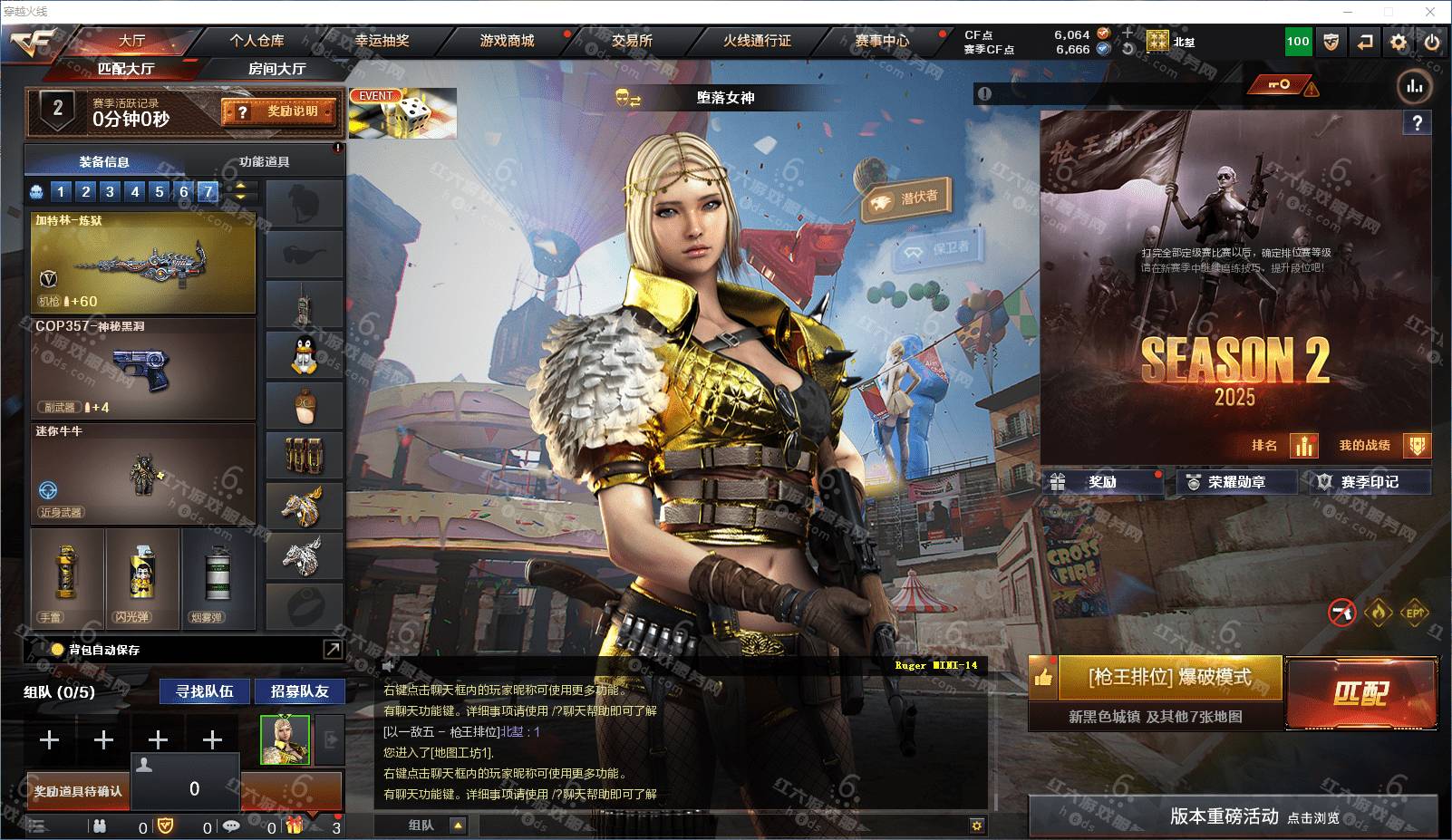Go to 游戏商城 shop
1452x840 pixels.
pos(507,41)
